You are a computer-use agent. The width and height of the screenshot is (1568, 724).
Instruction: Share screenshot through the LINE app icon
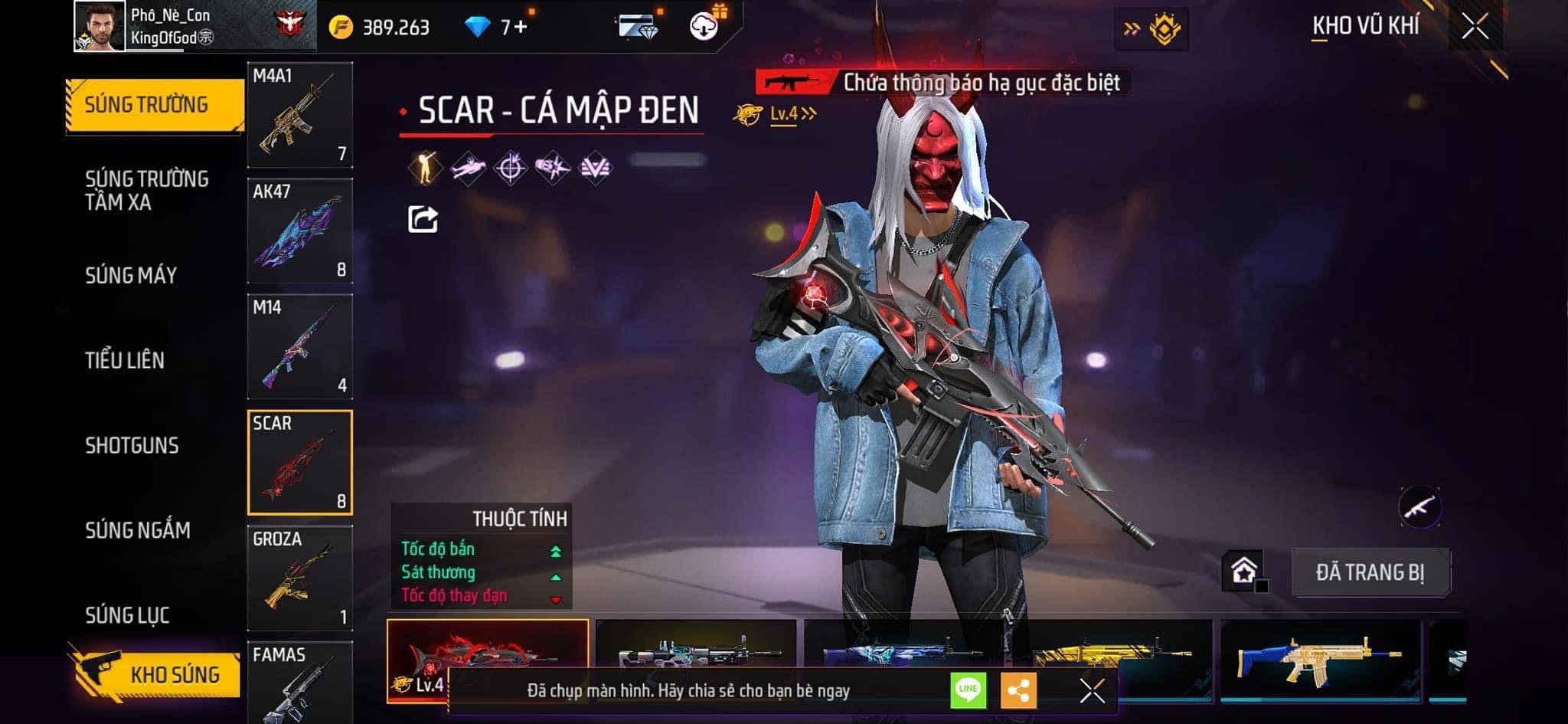coord(968,690)
